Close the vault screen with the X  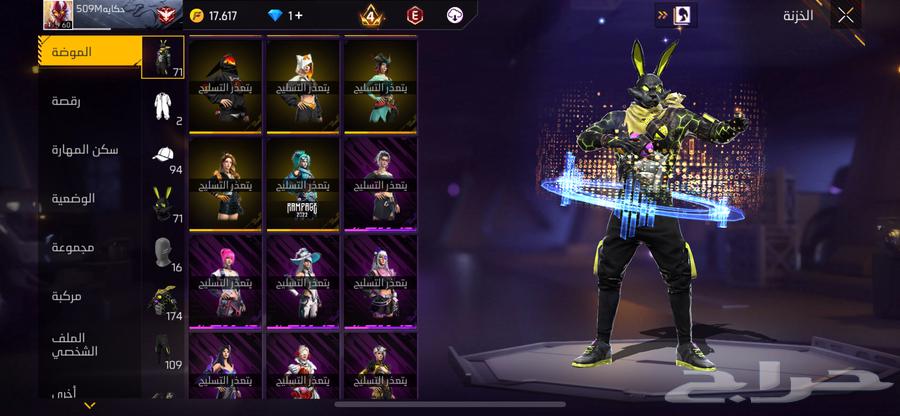pos(846,15)
